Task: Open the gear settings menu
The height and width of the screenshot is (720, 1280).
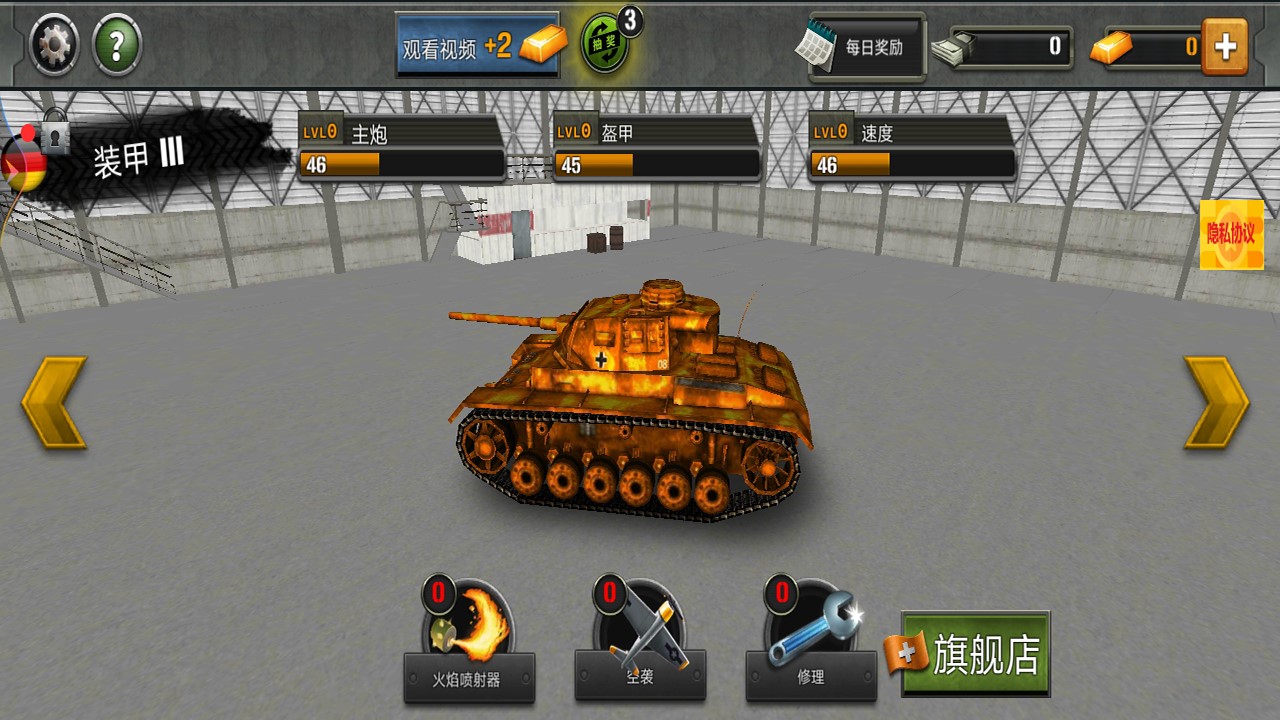Action: coord(54,45)
